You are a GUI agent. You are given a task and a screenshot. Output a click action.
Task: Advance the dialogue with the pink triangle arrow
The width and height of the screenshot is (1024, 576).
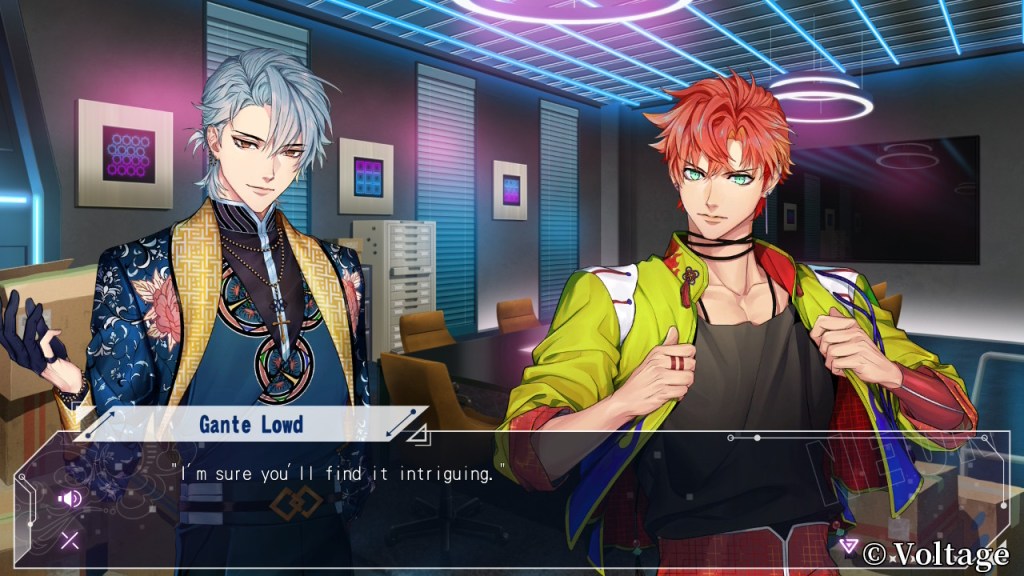848,546
